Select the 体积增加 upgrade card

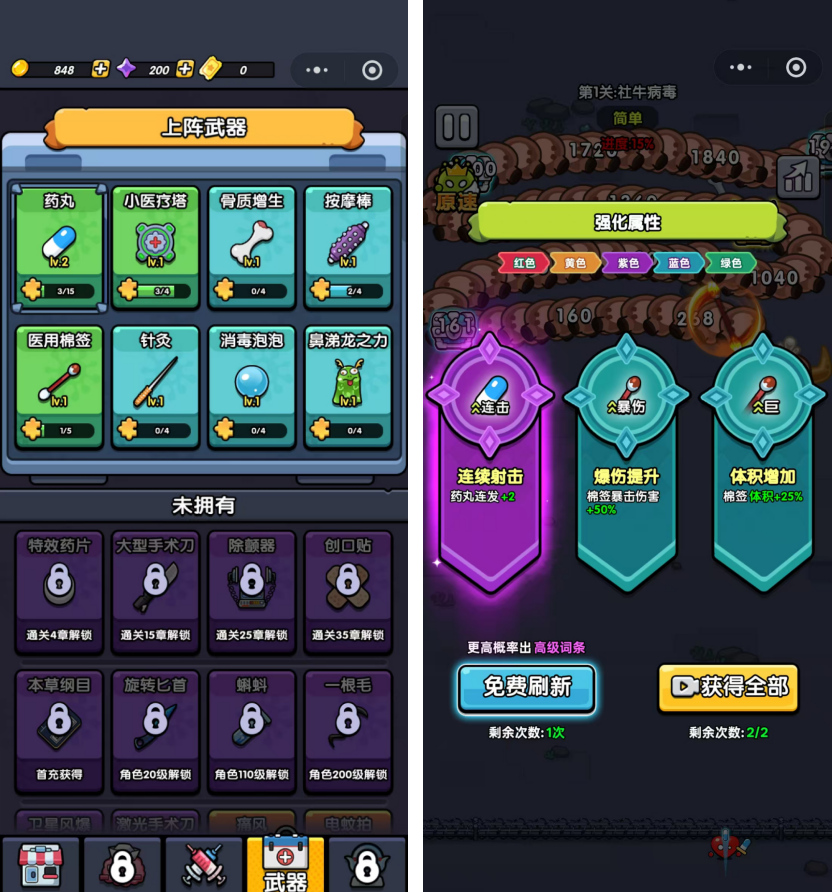[764, 460]
